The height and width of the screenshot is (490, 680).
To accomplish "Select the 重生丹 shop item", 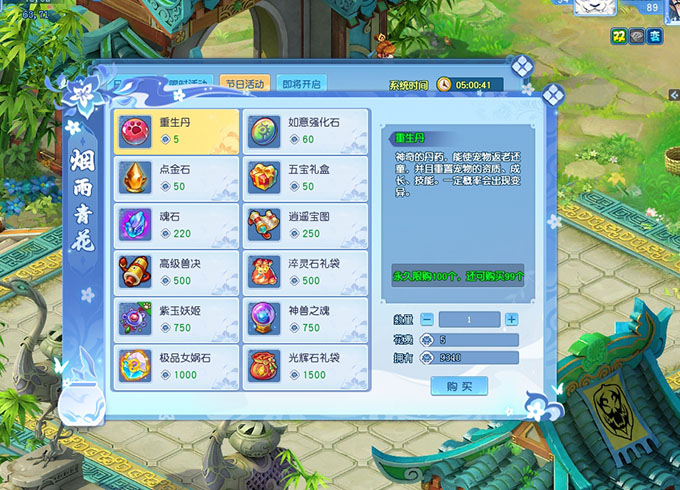I will pos(176,131).
